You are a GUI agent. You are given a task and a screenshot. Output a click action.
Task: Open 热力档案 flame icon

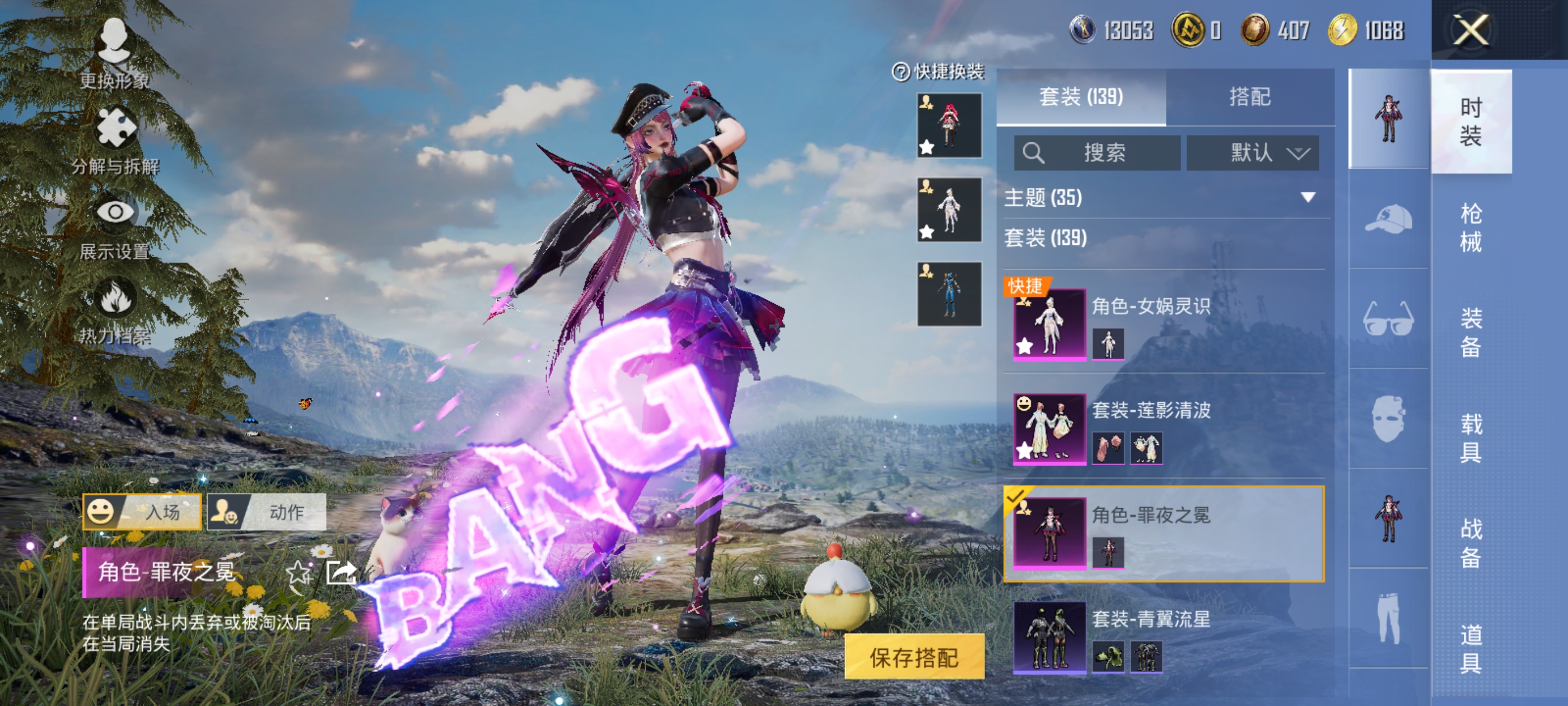[x=114, y=310]
